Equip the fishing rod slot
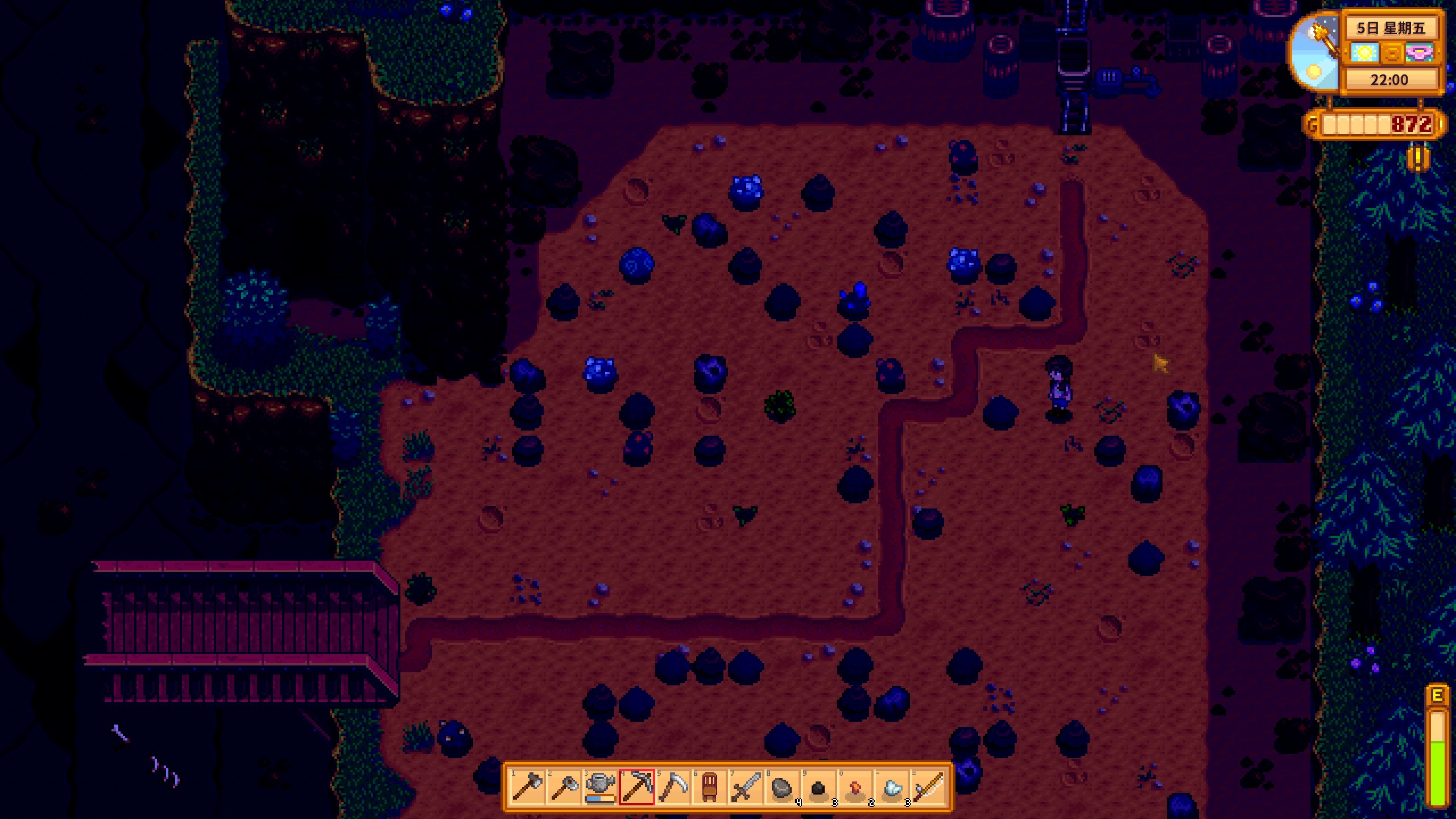 [928, 787]
